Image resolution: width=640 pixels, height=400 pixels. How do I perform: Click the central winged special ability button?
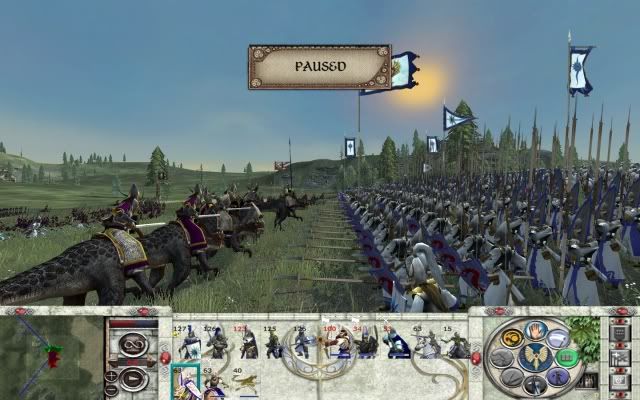tap(535, 357)
